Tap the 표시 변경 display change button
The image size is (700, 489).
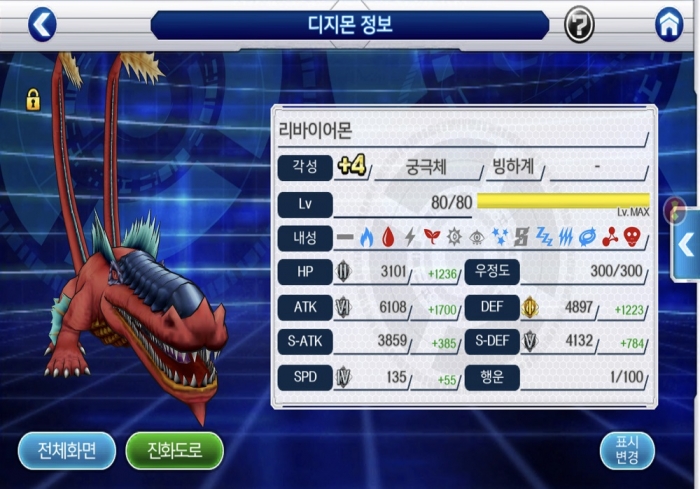pos(626,451)
